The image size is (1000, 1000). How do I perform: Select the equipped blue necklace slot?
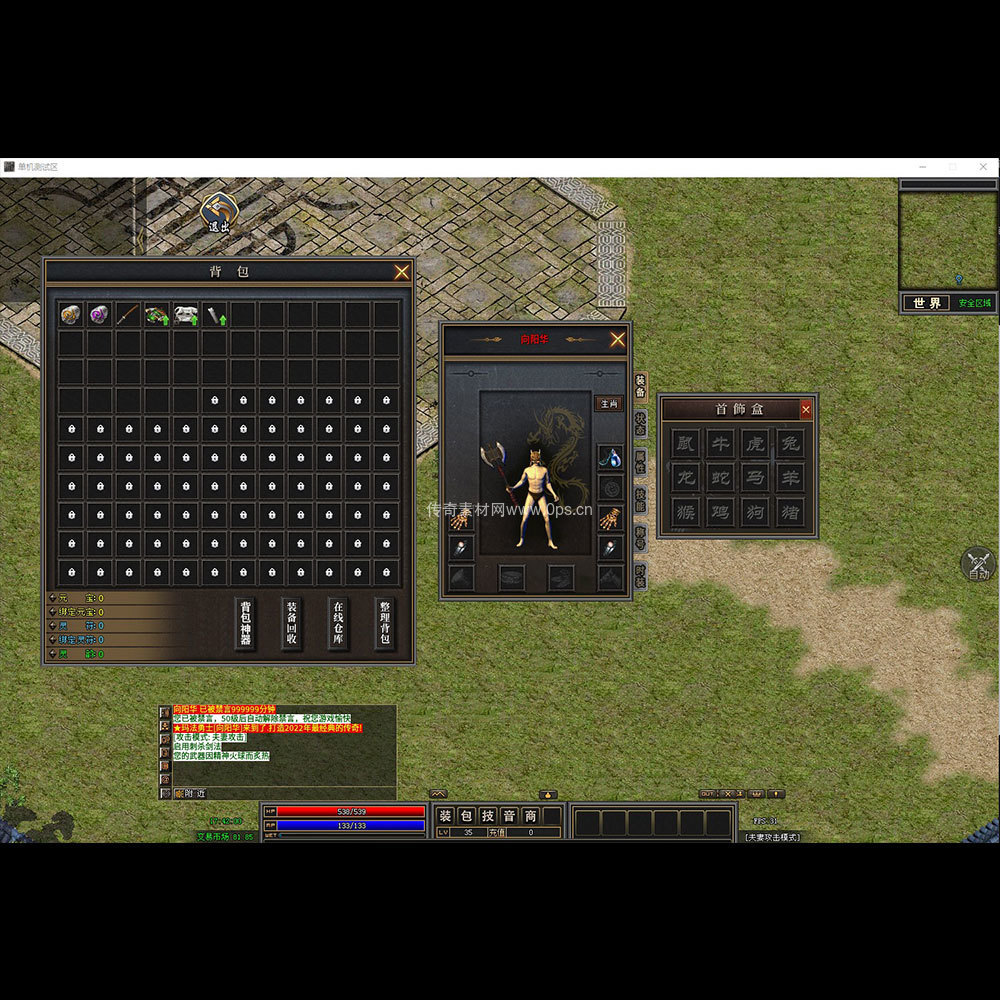(x=610, y=458)
